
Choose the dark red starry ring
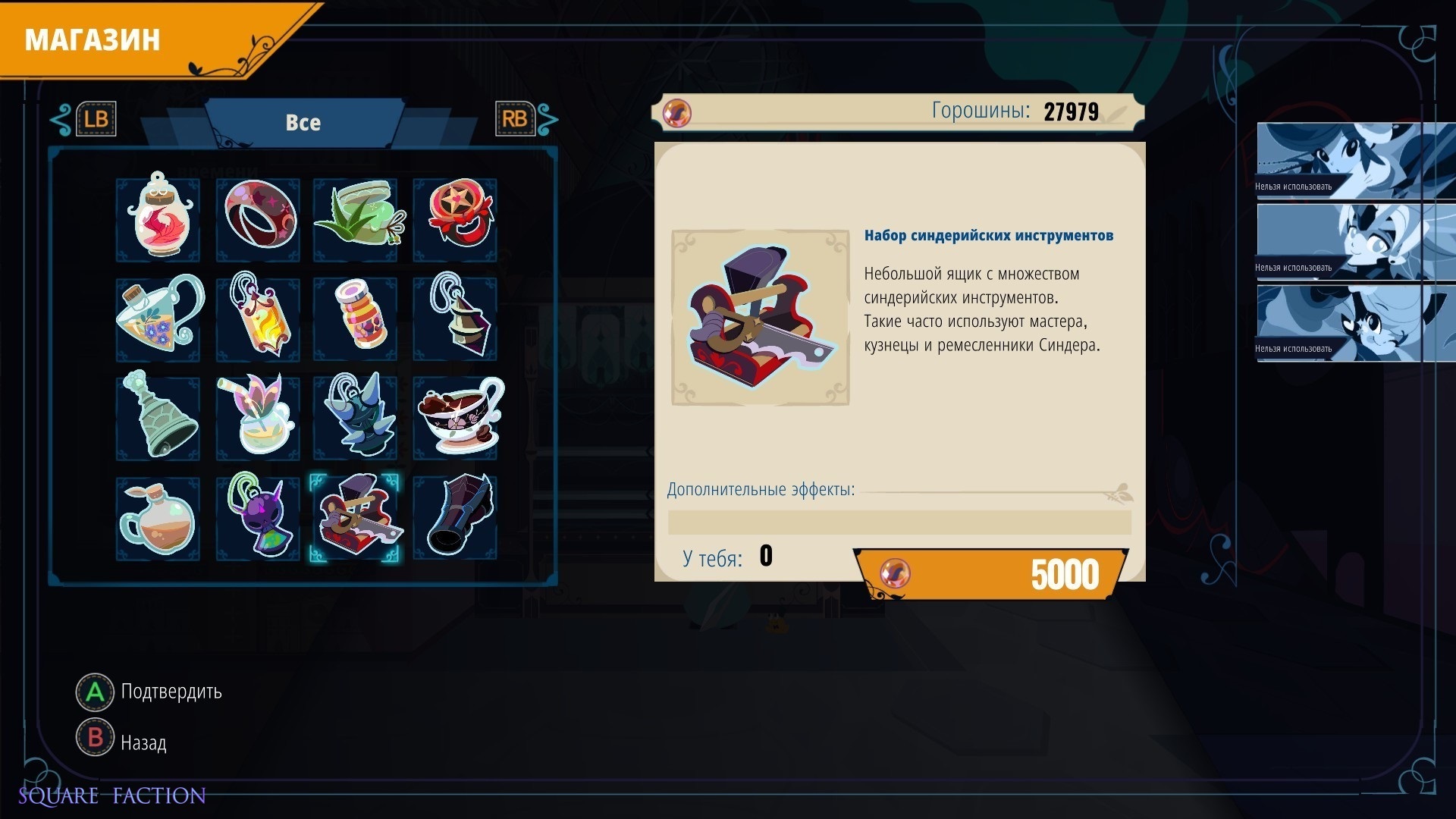(258, 218)
